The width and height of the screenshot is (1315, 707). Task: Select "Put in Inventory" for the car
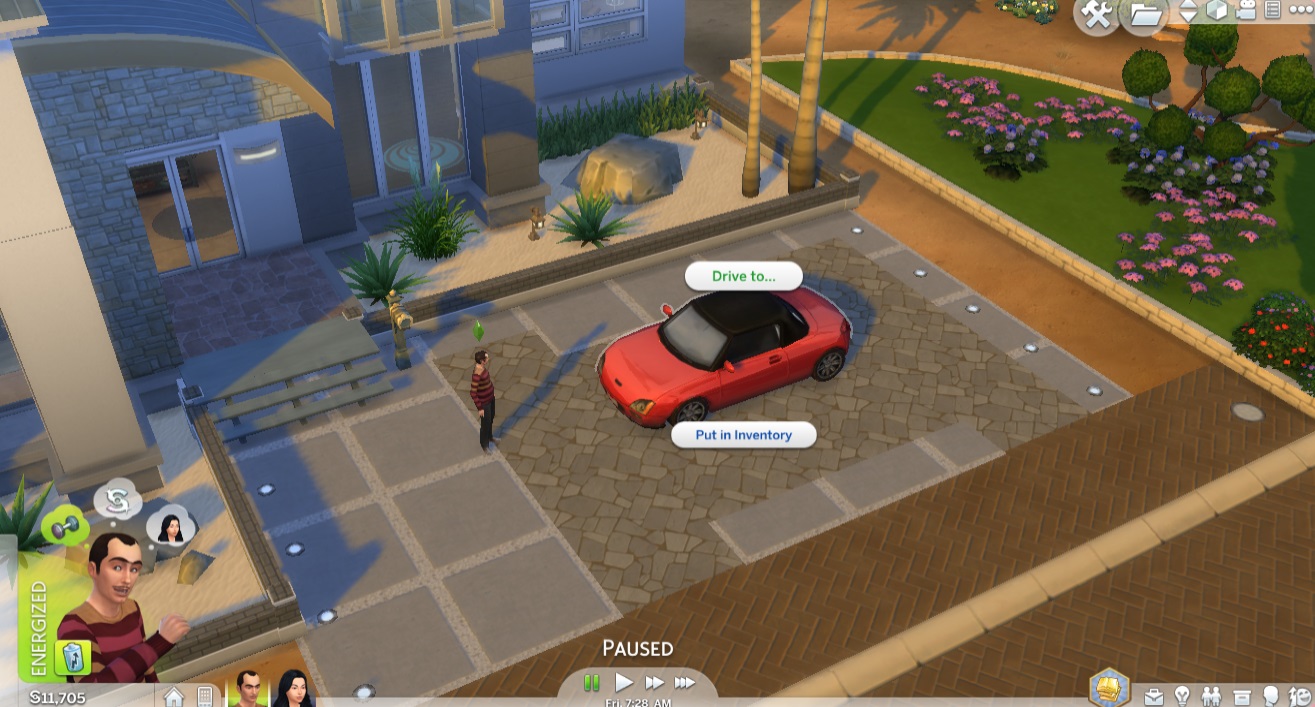click(x=743, y=435)
